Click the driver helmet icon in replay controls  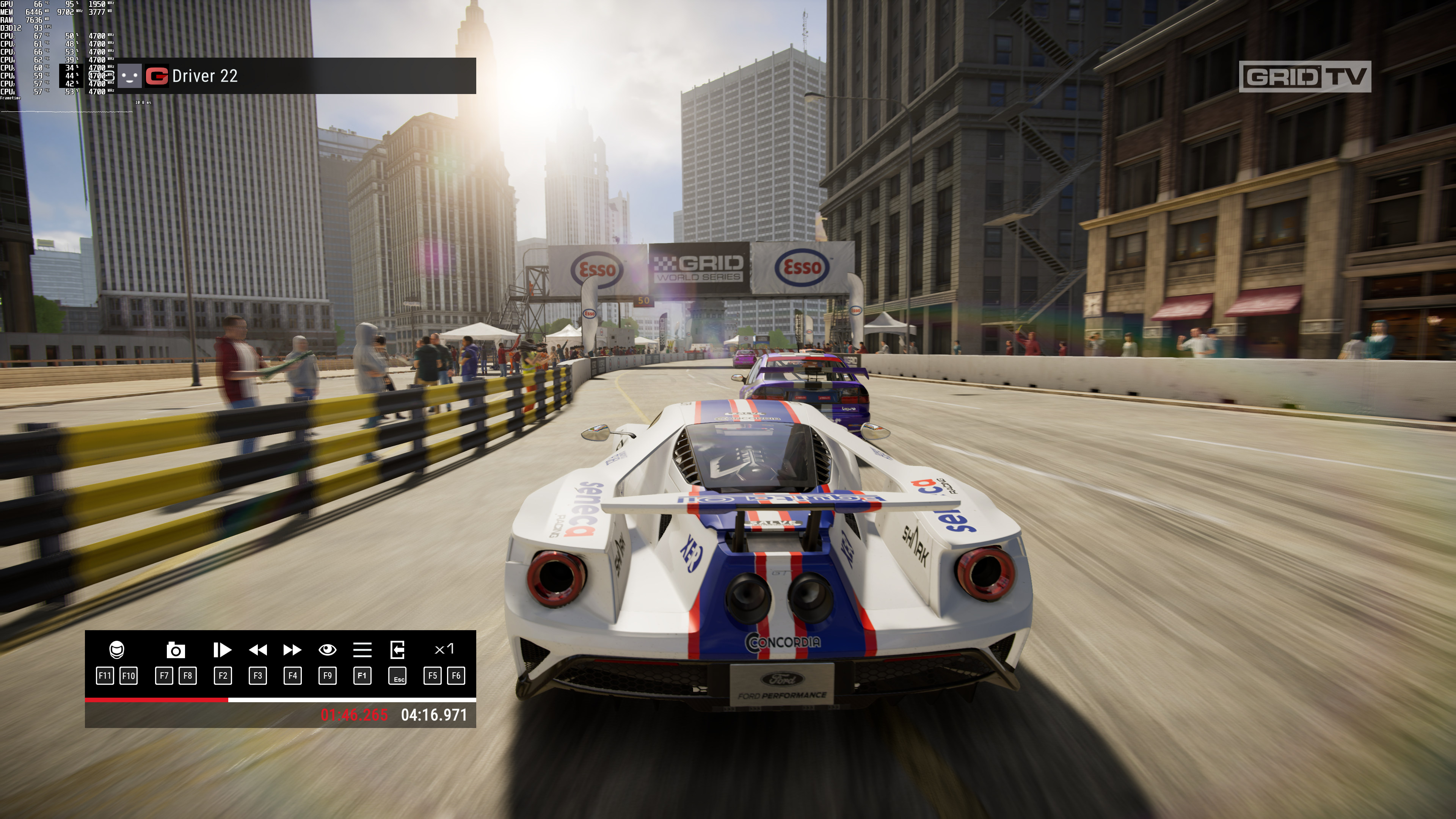point(116,650)
